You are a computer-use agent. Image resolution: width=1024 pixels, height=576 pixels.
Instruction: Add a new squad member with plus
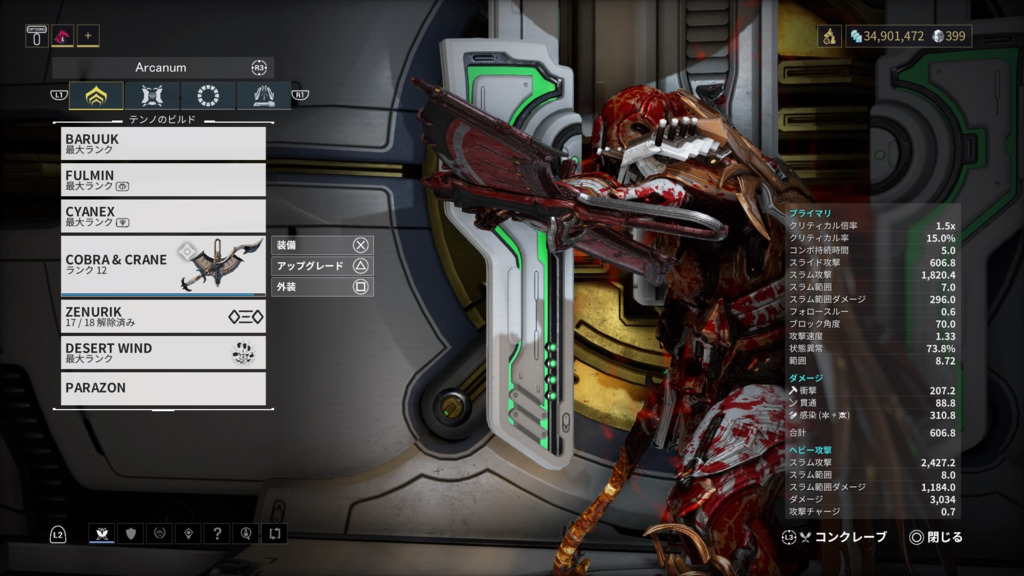point(88,36)
